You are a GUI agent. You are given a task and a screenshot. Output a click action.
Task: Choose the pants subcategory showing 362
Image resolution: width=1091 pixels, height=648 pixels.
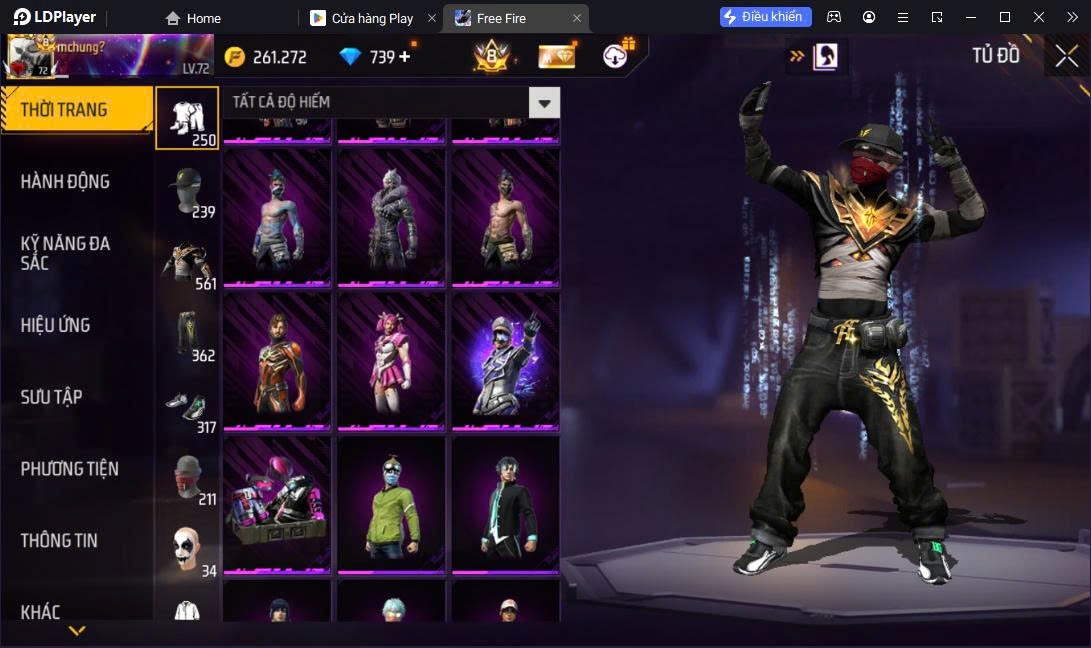(187, 334)
